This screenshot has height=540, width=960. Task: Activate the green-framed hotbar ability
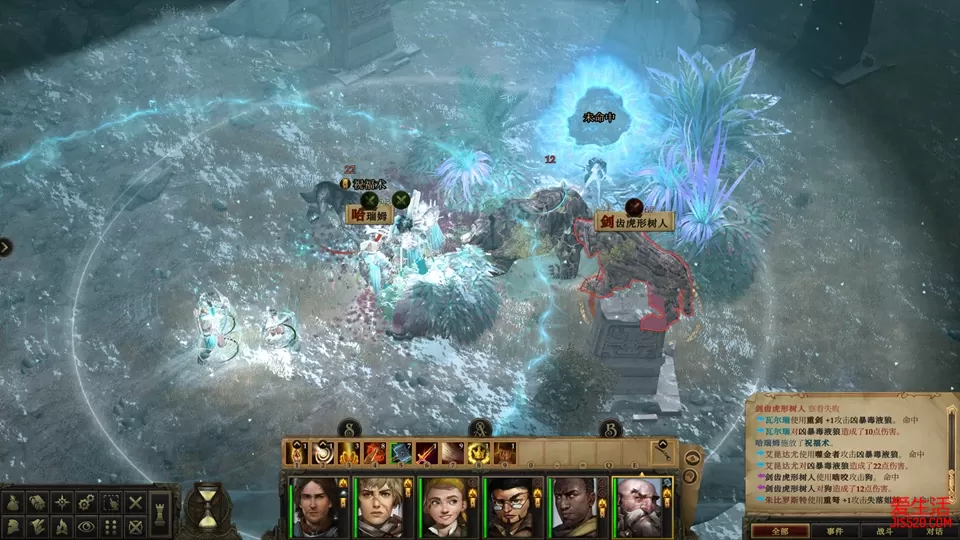[401, 453]
